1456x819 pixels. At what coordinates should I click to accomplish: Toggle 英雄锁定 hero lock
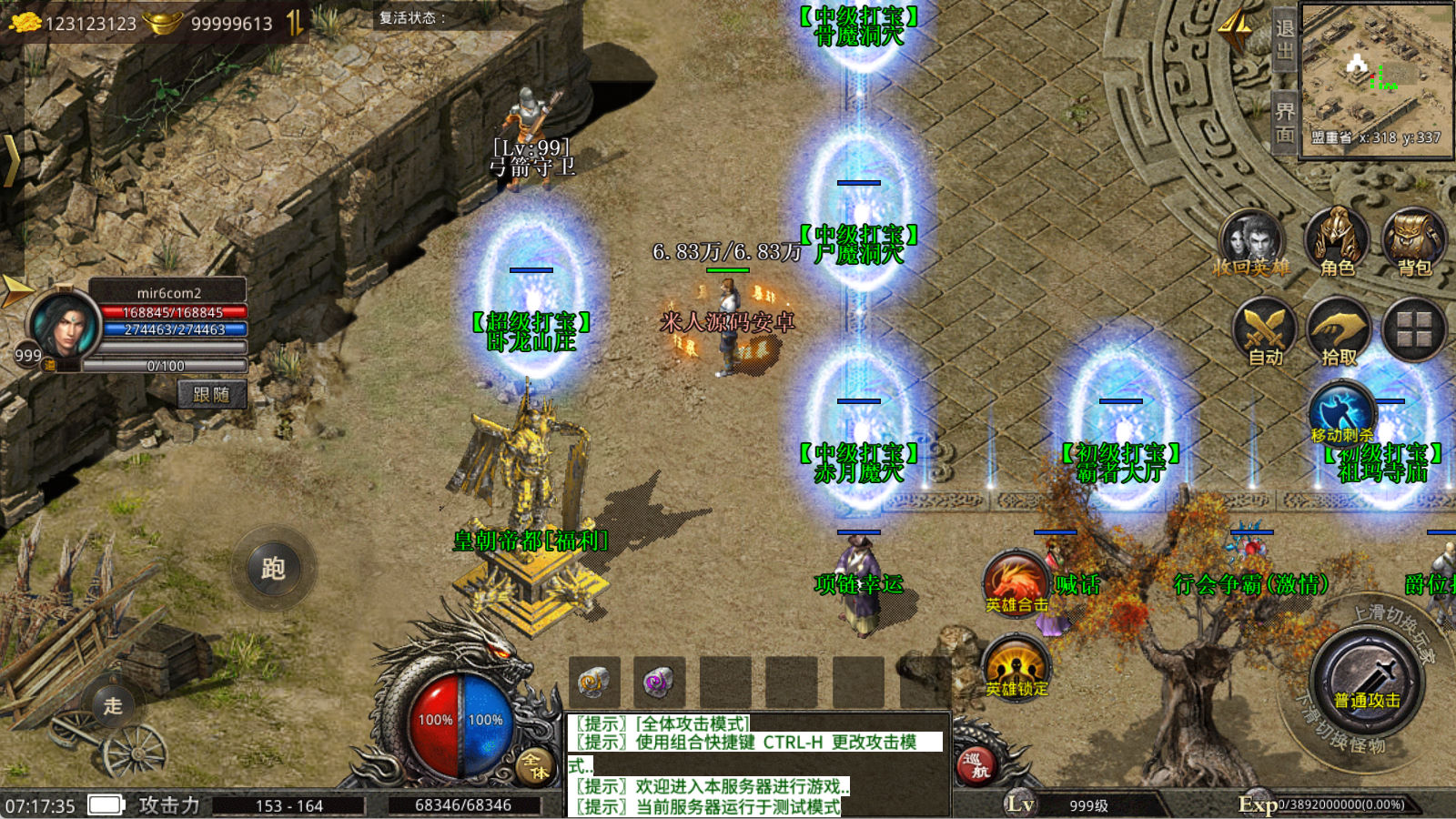point(1016,668)
